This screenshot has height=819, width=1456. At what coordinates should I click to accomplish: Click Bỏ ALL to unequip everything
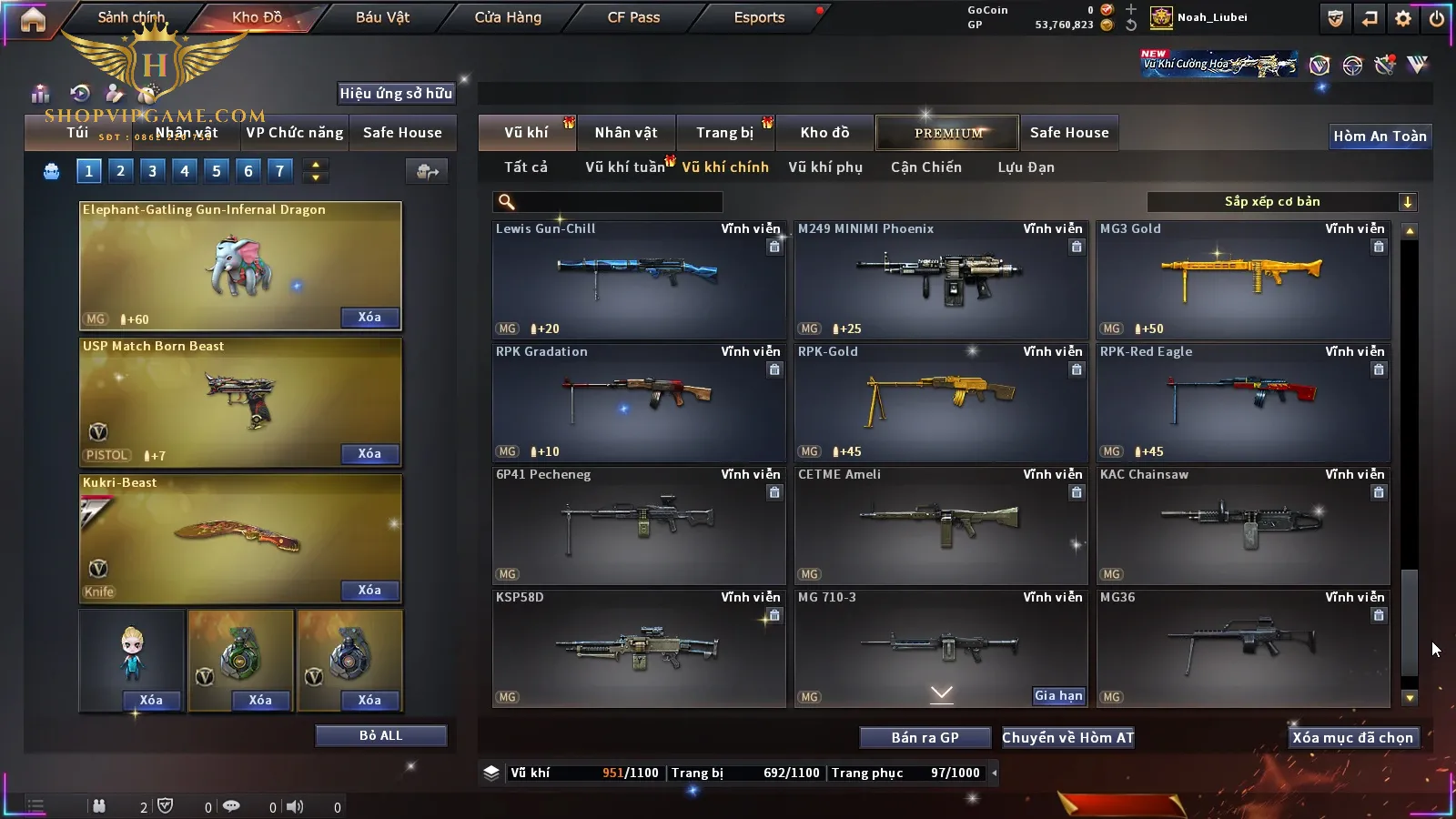pos(380,735)
